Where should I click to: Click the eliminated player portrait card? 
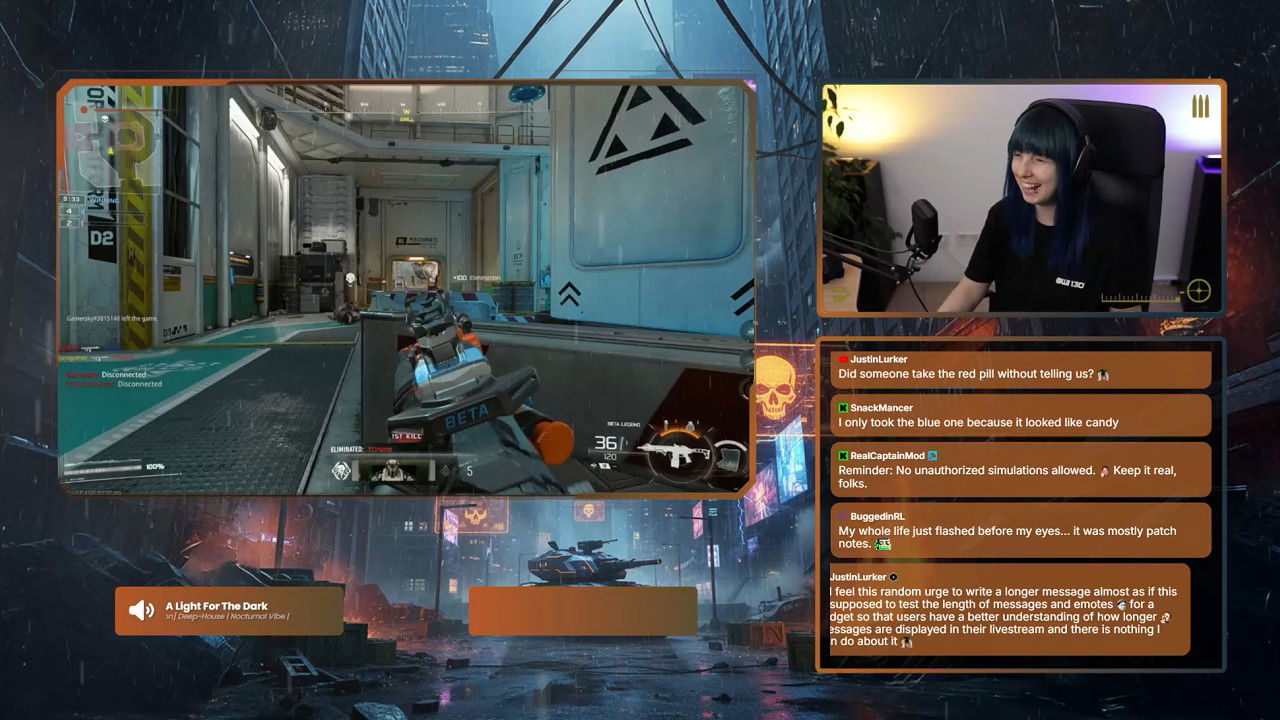click(392, 472)
